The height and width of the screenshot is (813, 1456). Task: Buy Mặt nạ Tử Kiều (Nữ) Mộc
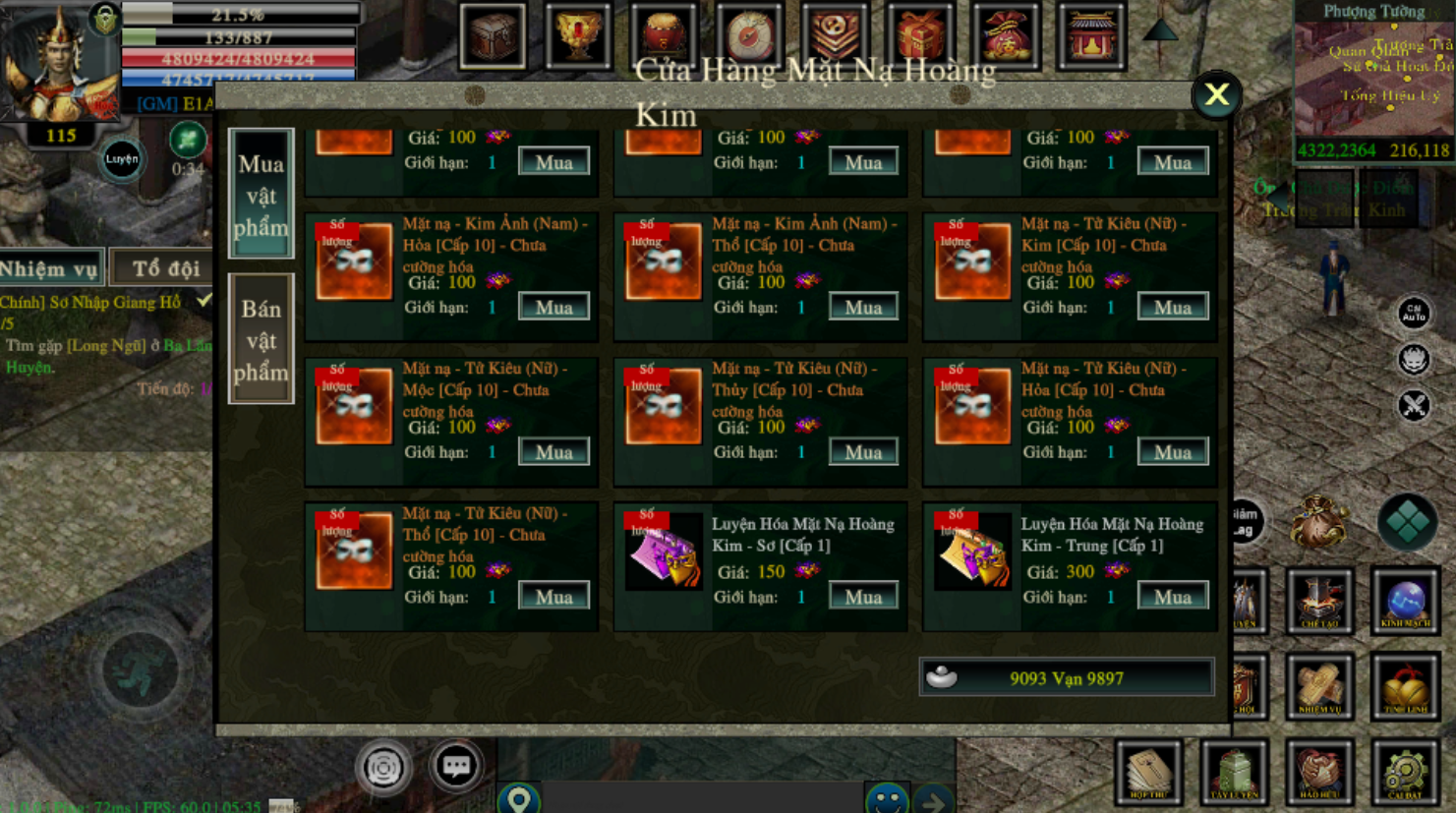click(553, 452)
